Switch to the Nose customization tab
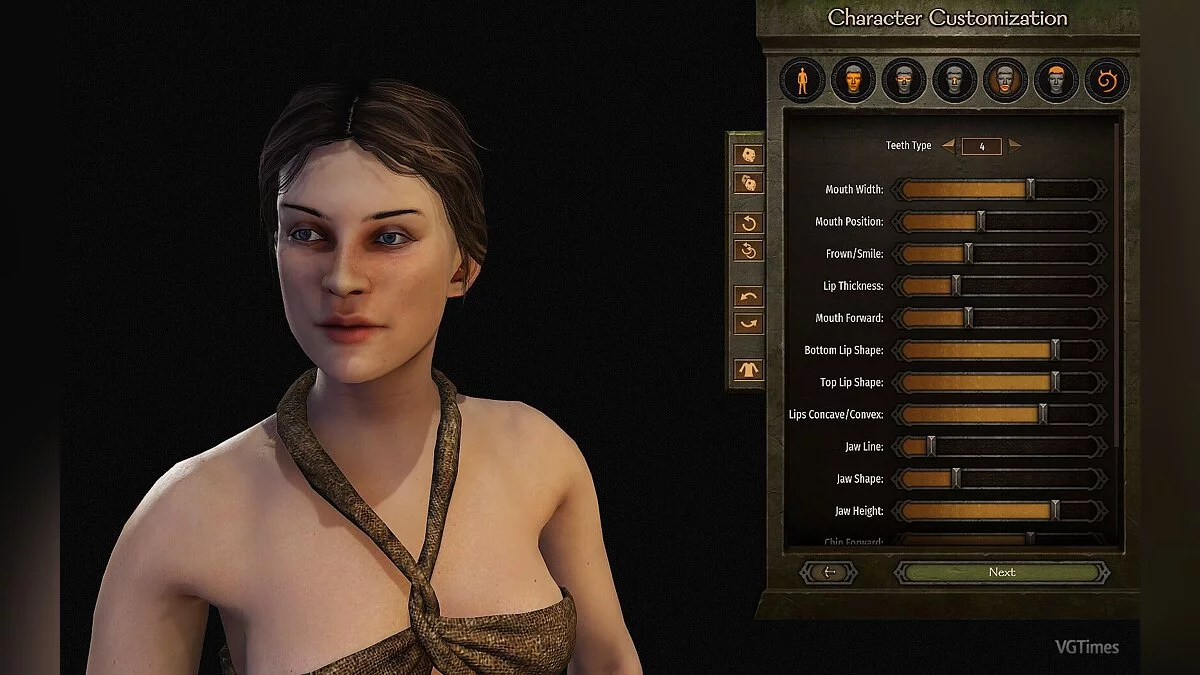This screenshot has width=1200, height=675. 955,80
